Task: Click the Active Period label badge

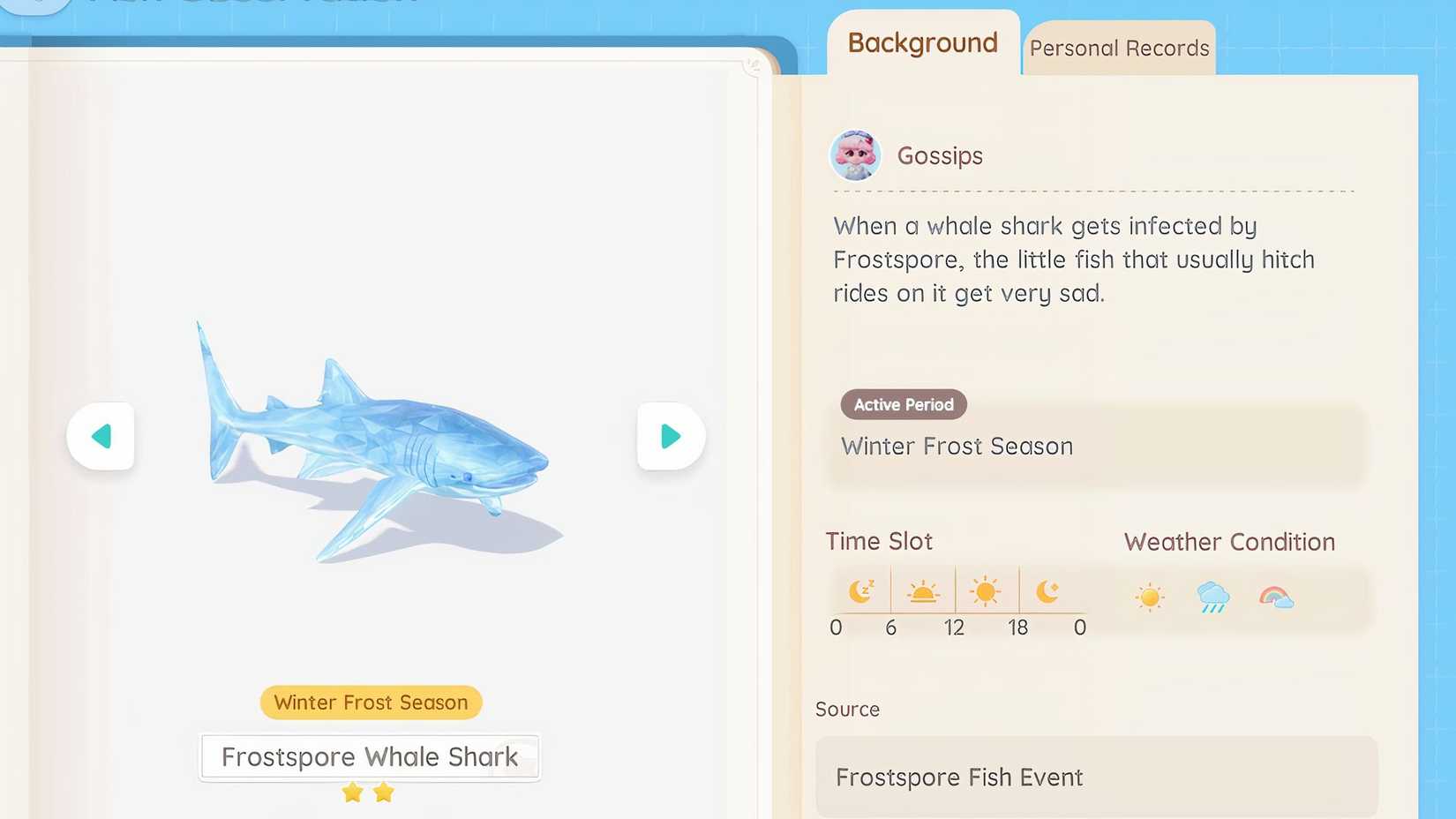Action: click(x=903, y=404)
